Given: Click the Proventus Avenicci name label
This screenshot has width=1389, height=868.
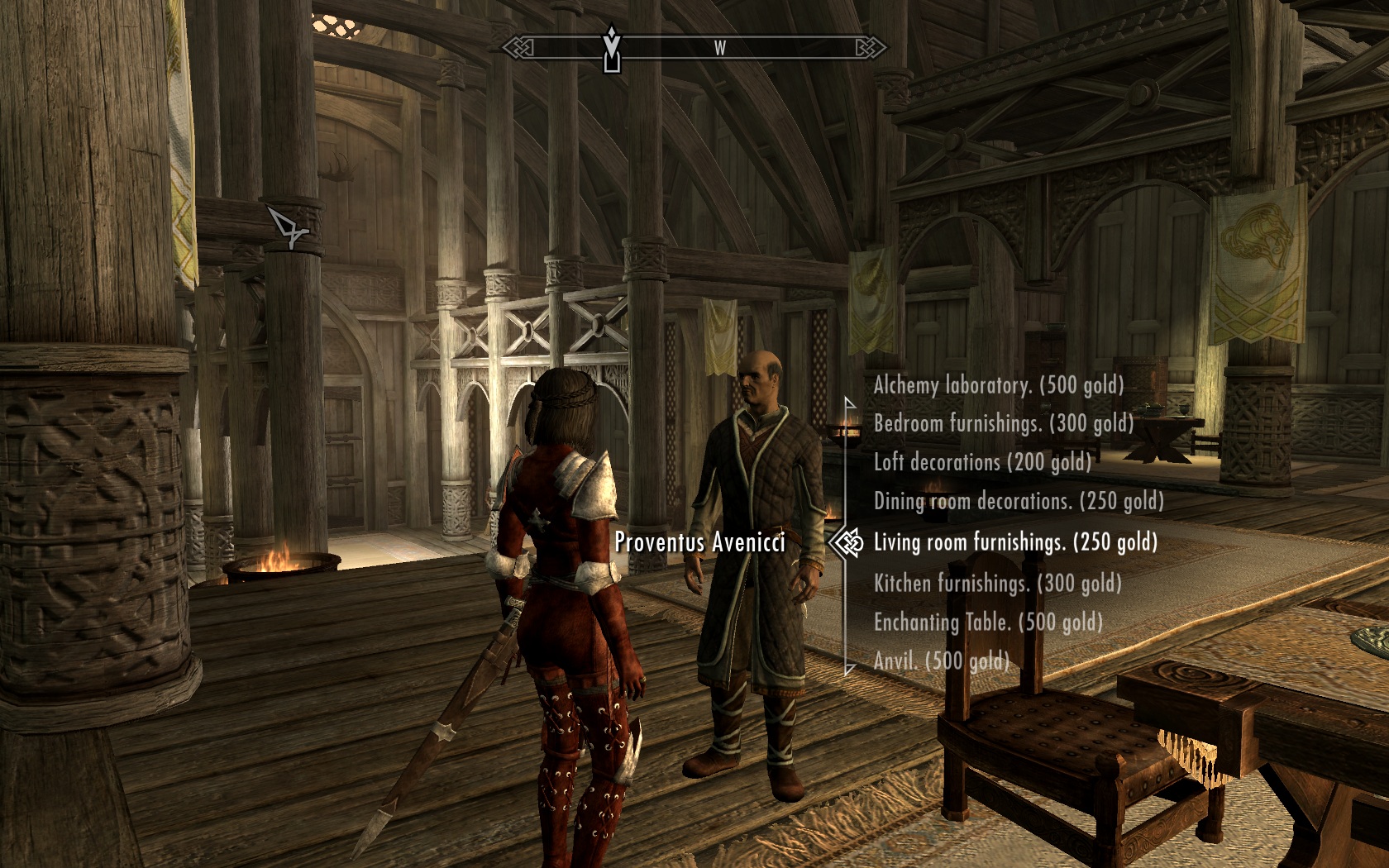Looking at the screenshot, I should (x=699, y=543).
